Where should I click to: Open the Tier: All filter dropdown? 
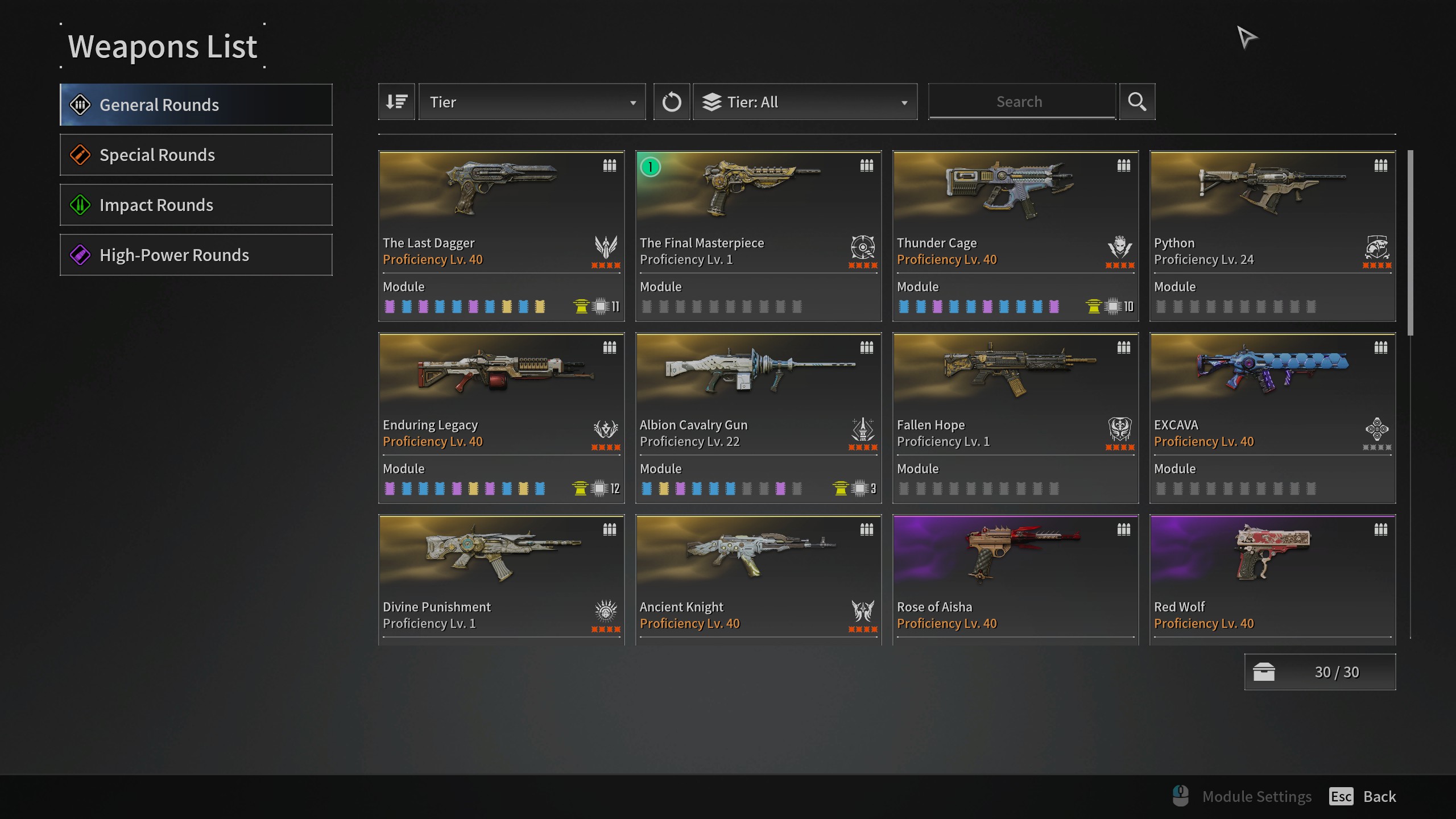coord(805,102)
